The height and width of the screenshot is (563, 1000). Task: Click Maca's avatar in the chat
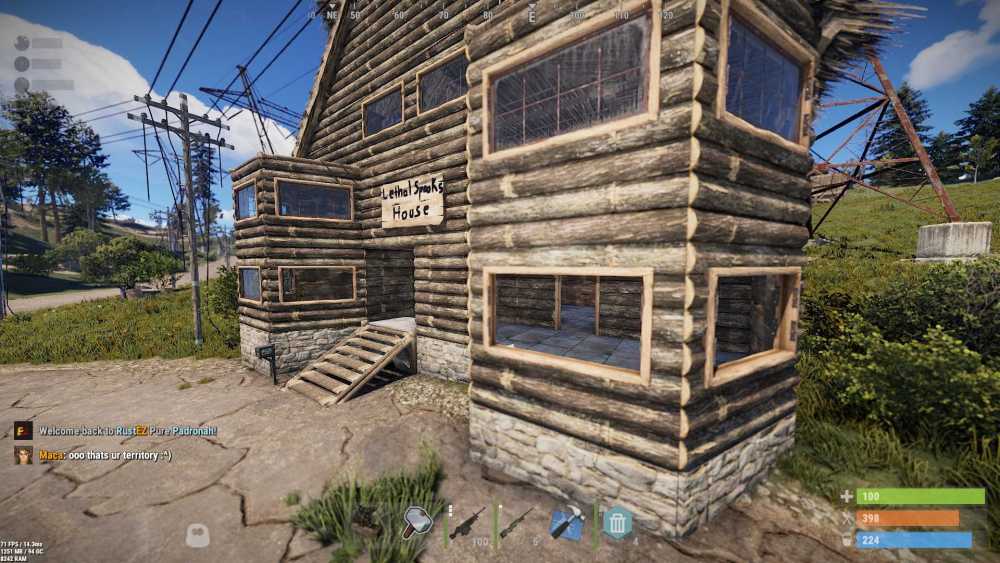click(x=23, y=455)
